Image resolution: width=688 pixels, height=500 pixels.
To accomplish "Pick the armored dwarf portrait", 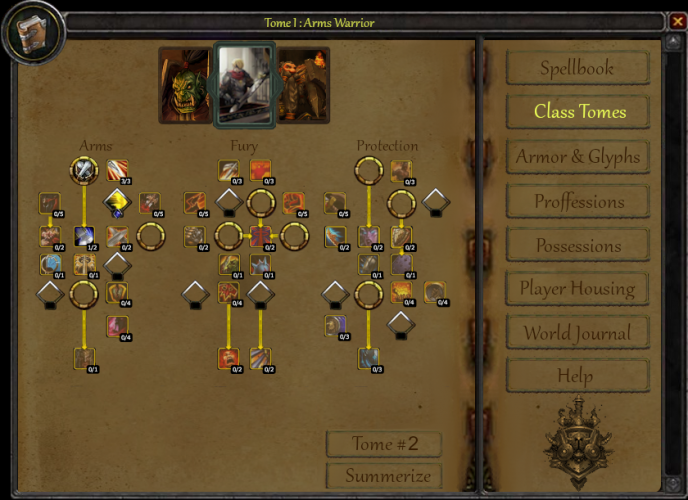I will pos(303,85).
